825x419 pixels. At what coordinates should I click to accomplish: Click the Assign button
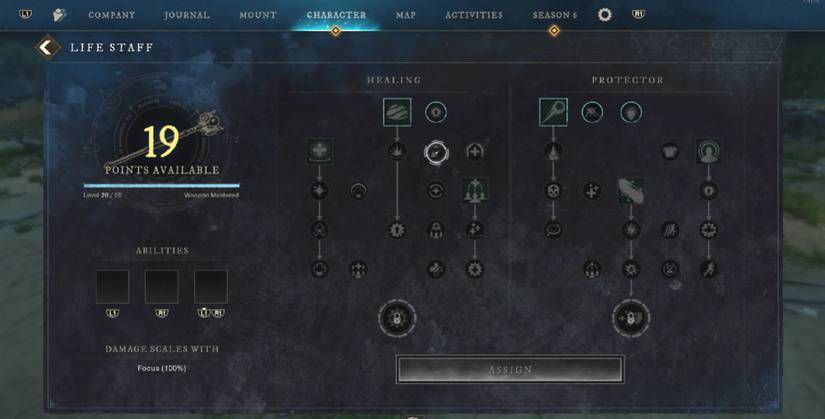(x=510, y=370)
